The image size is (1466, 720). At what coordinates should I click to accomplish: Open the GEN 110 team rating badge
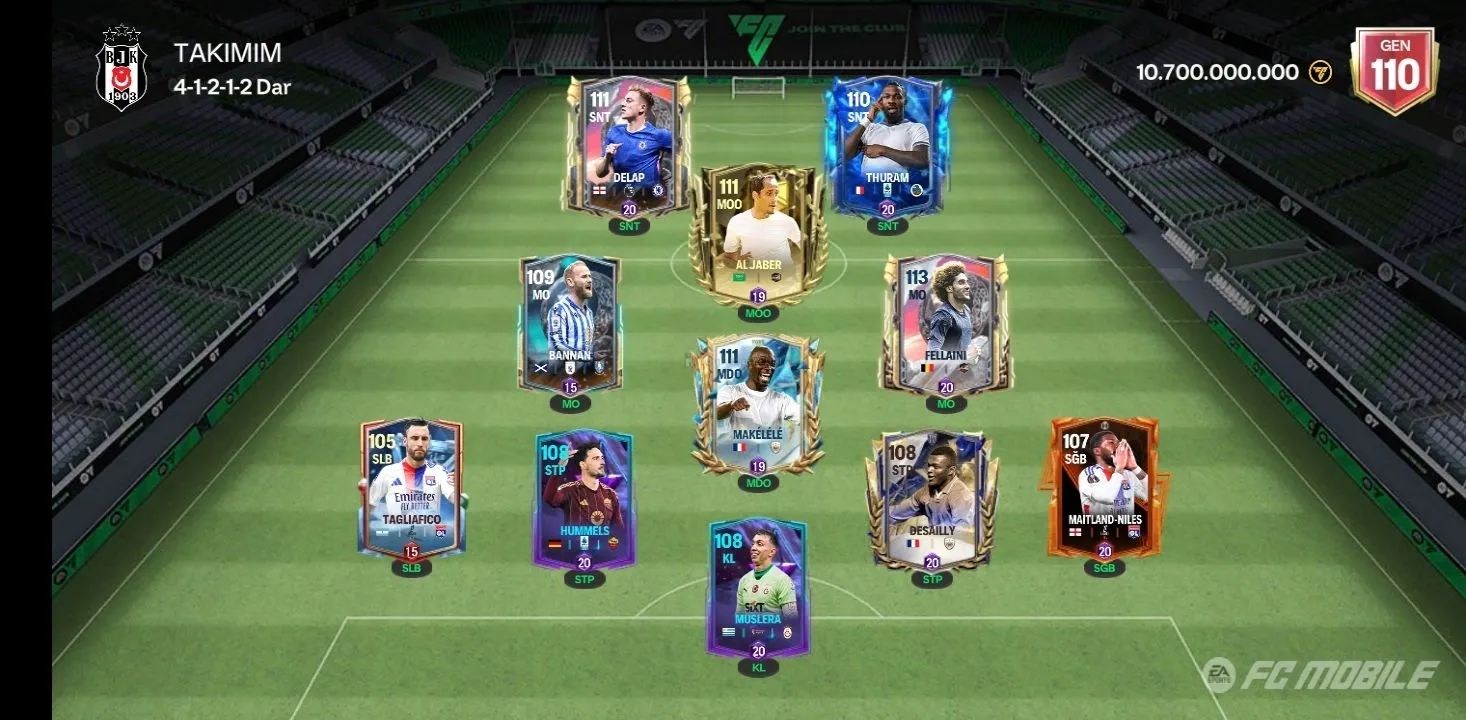coord(1394,68)
